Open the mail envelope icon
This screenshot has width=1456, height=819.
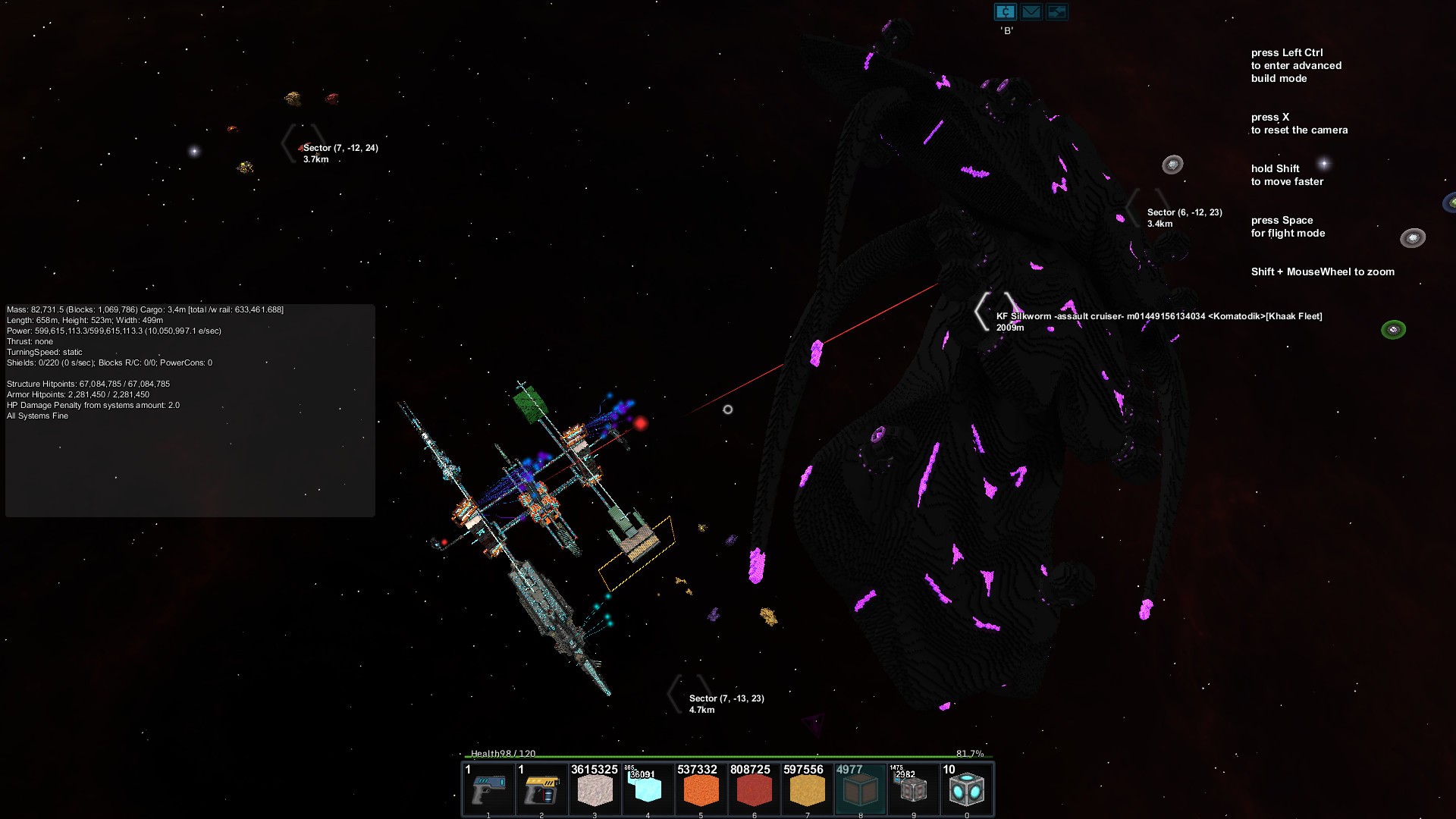coord(1031,11)
